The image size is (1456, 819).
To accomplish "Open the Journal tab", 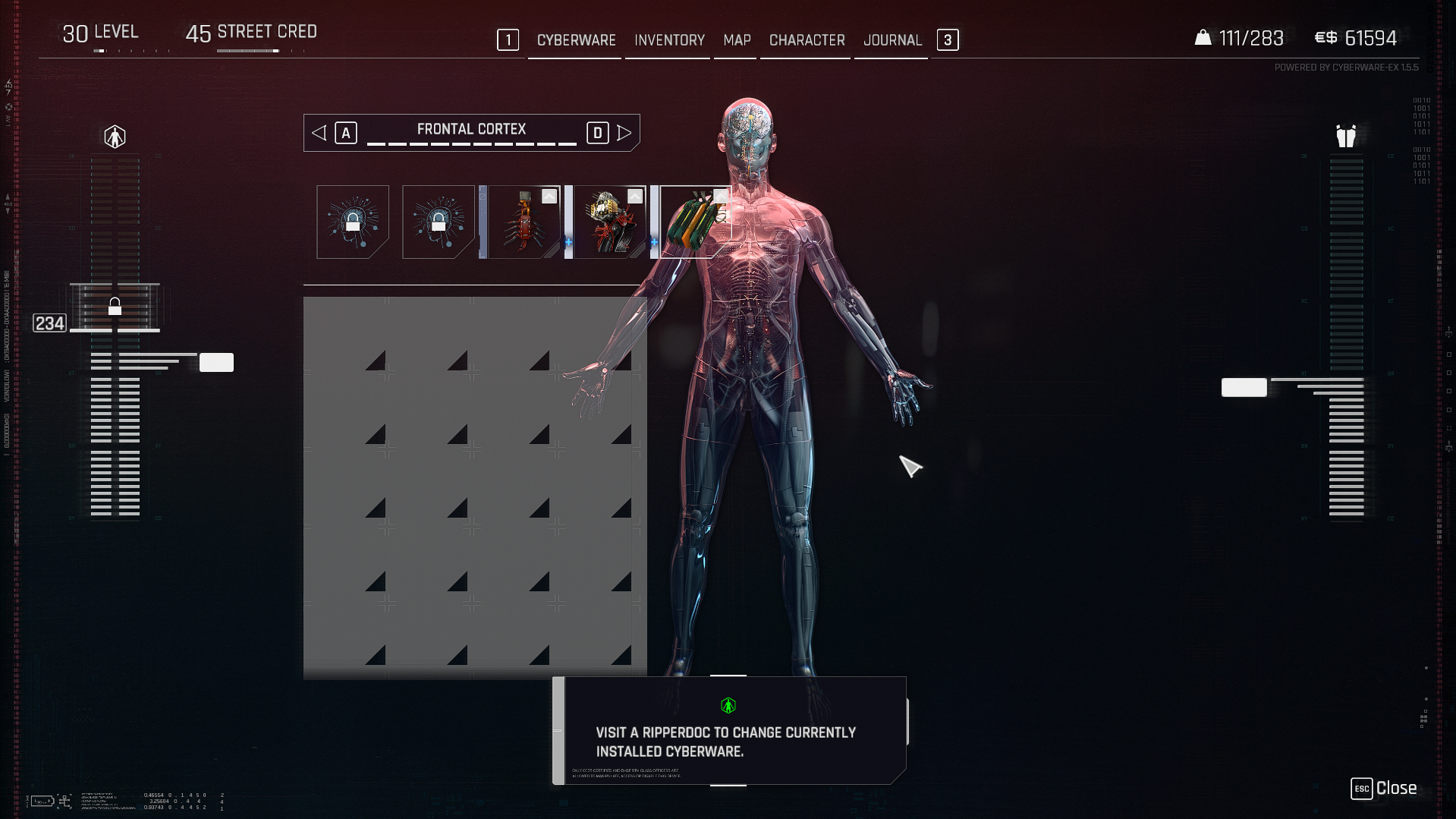I will tap(892, 40).
